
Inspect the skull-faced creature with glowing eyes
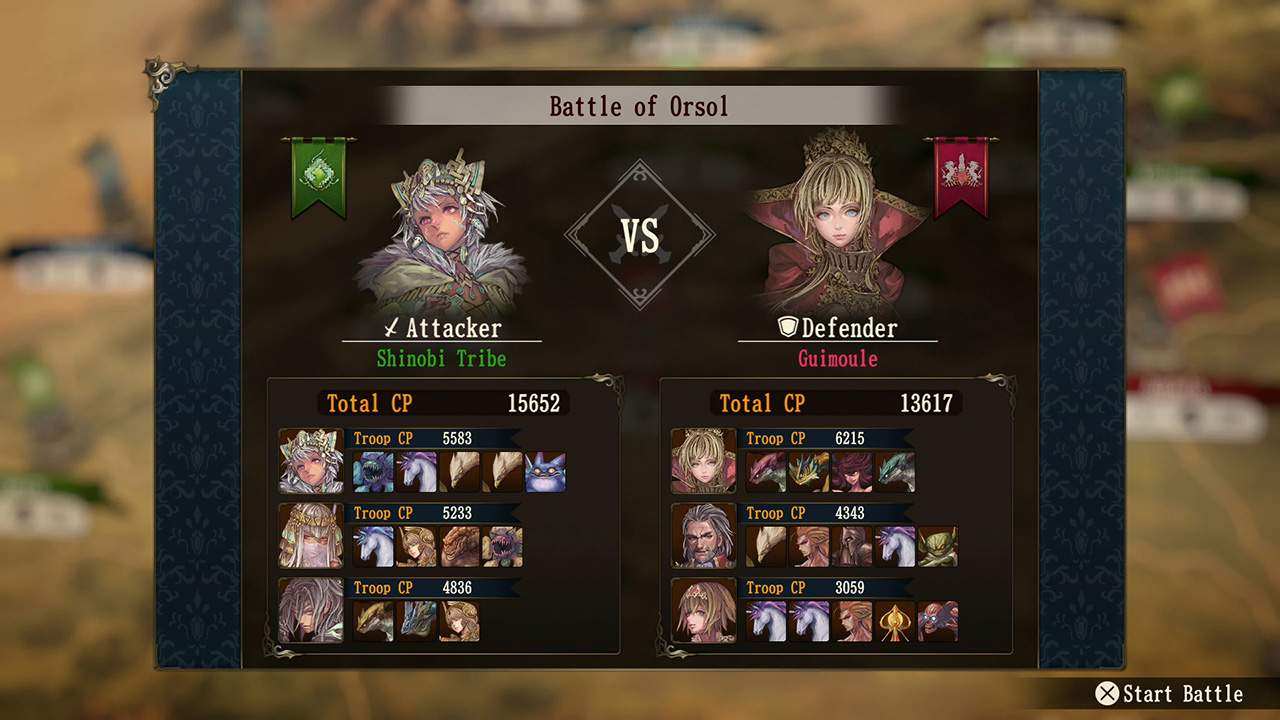(x=937, y=621)
